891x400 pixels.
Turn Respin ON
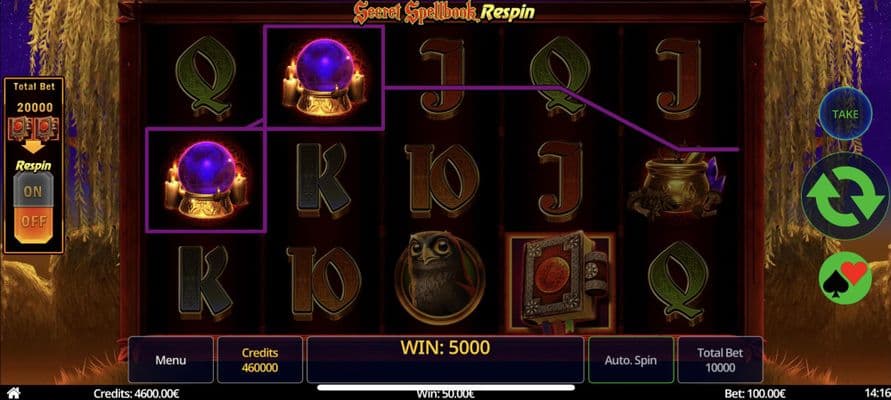(x=33, y=189)
